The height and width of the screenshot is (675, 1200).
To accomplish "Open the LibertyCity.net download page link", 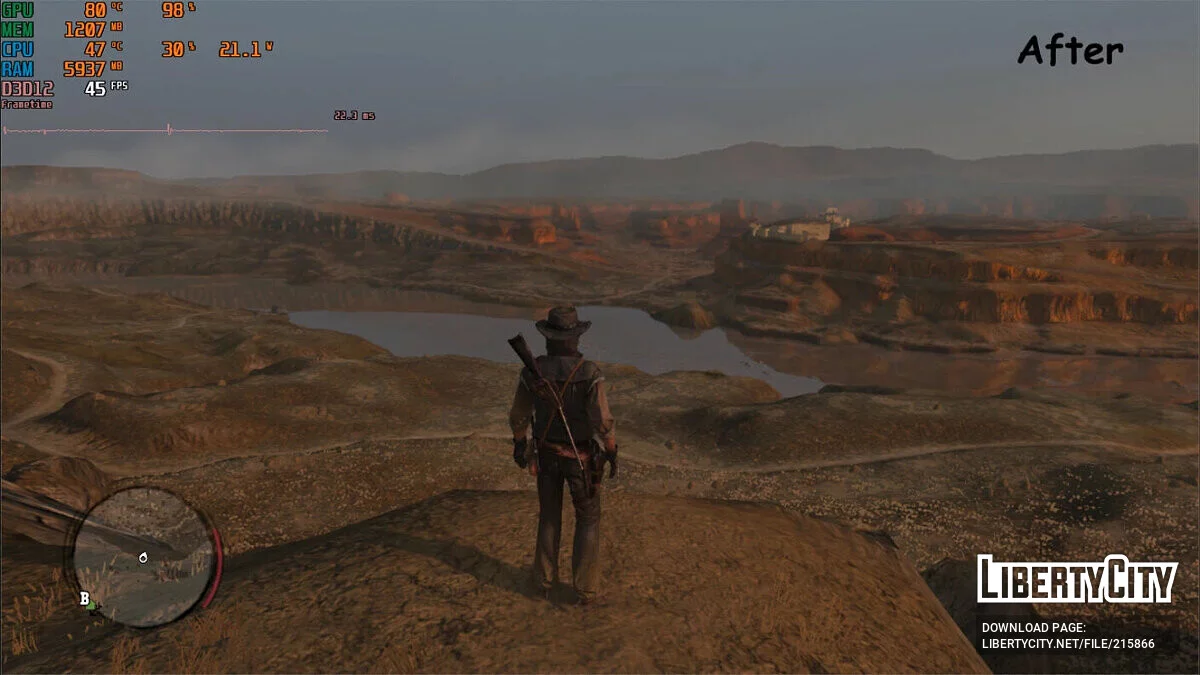I will [1067, 643].
